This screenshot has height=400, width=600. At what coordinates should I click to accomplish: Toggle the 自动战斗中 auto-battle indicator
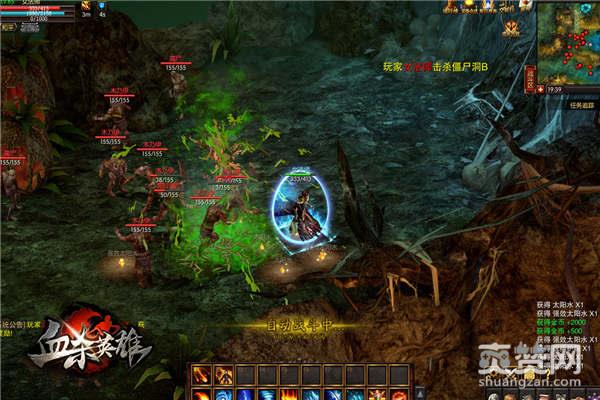[x=299, y=325]
